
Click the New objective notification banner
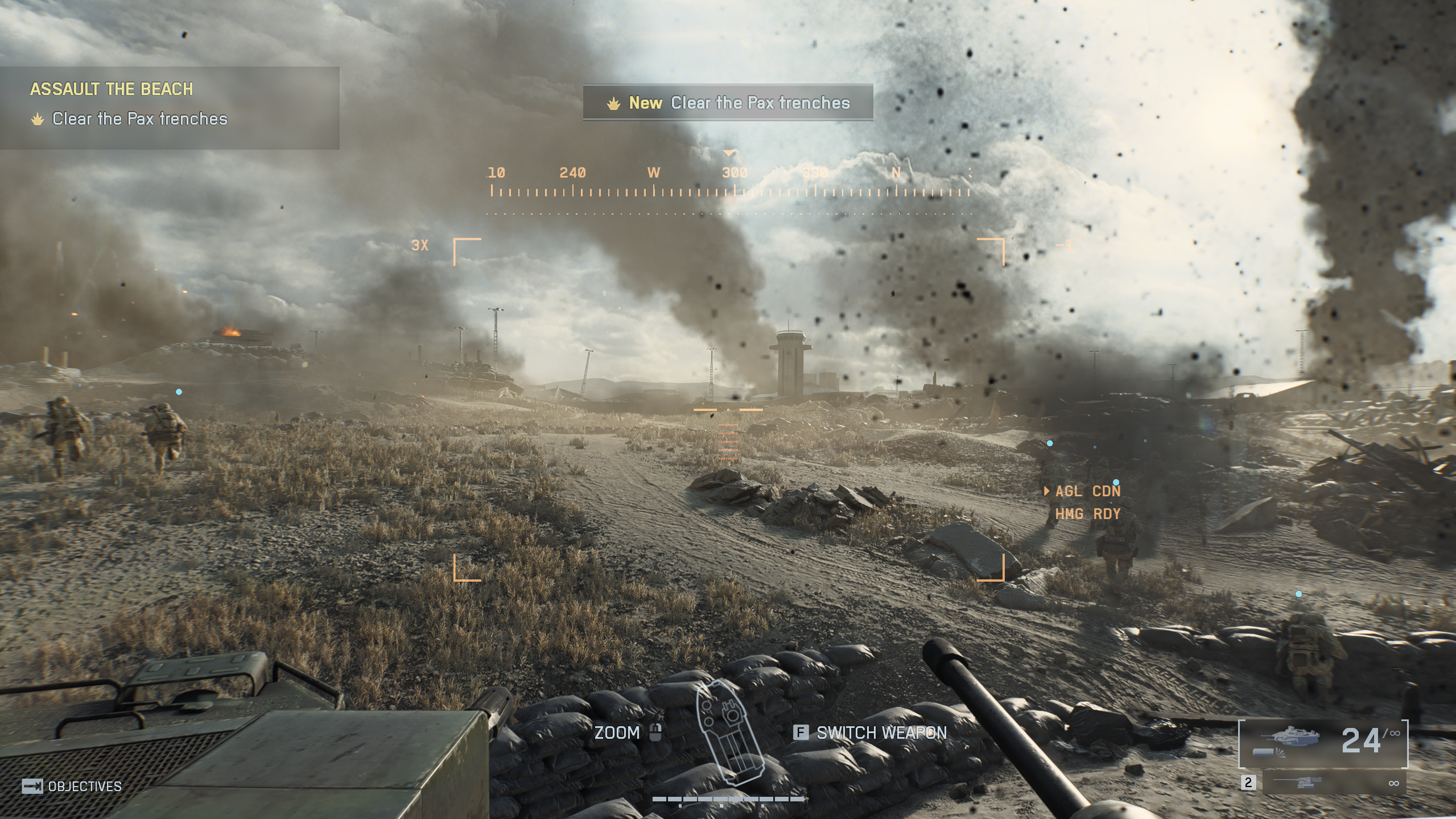coord(728,103)
